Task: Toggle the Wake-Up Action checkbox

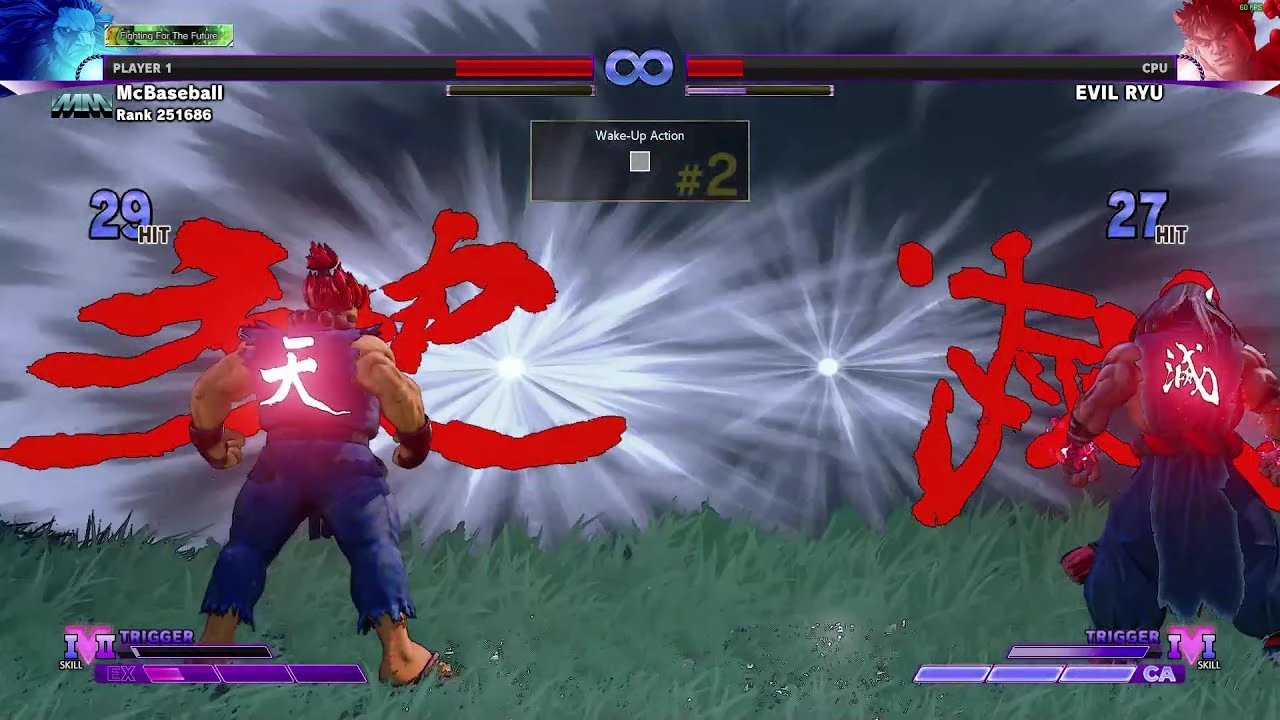Action: pyautogui.click(x=639, y=161)
